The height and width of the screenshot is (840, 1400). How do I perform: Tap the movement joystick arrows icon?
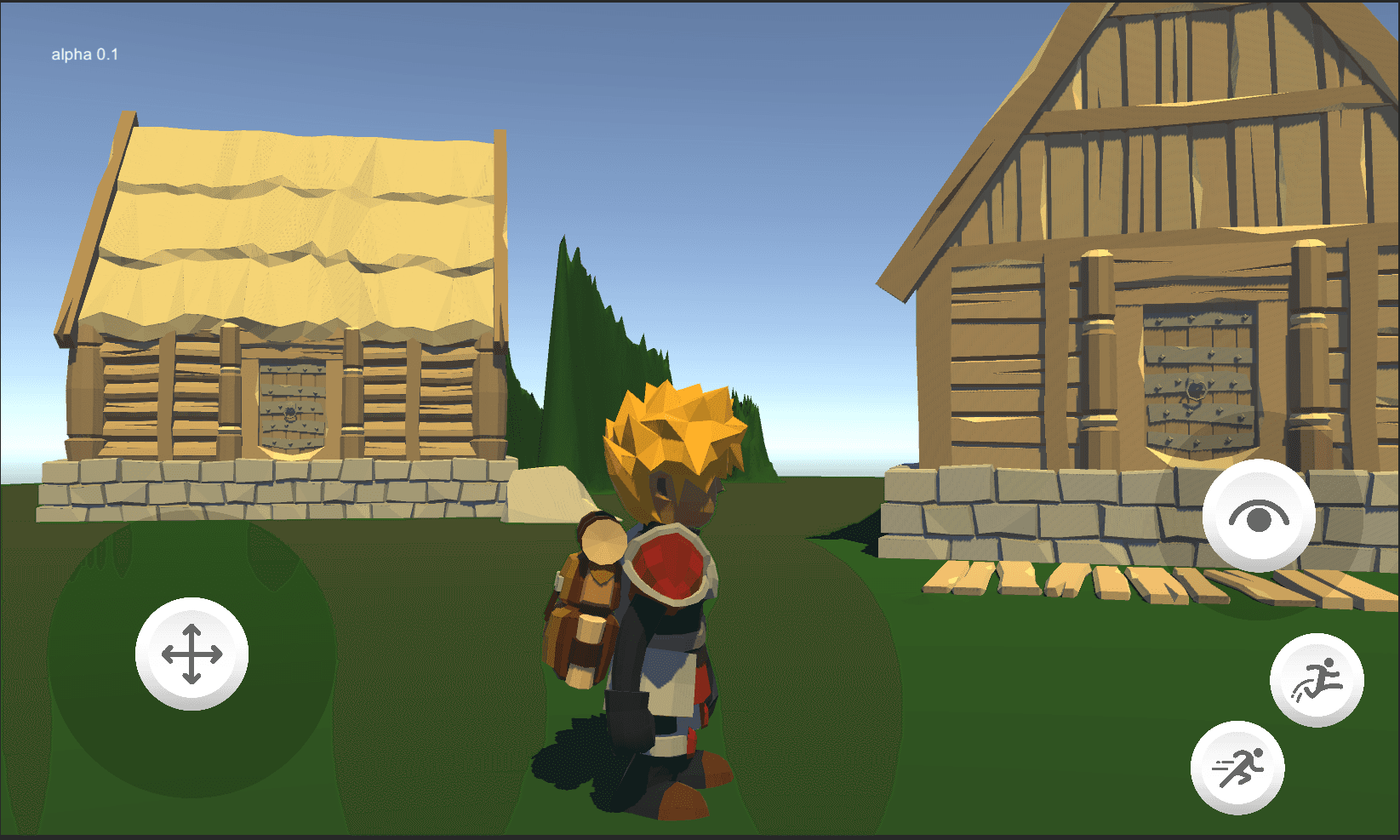(x=191, y=655)
